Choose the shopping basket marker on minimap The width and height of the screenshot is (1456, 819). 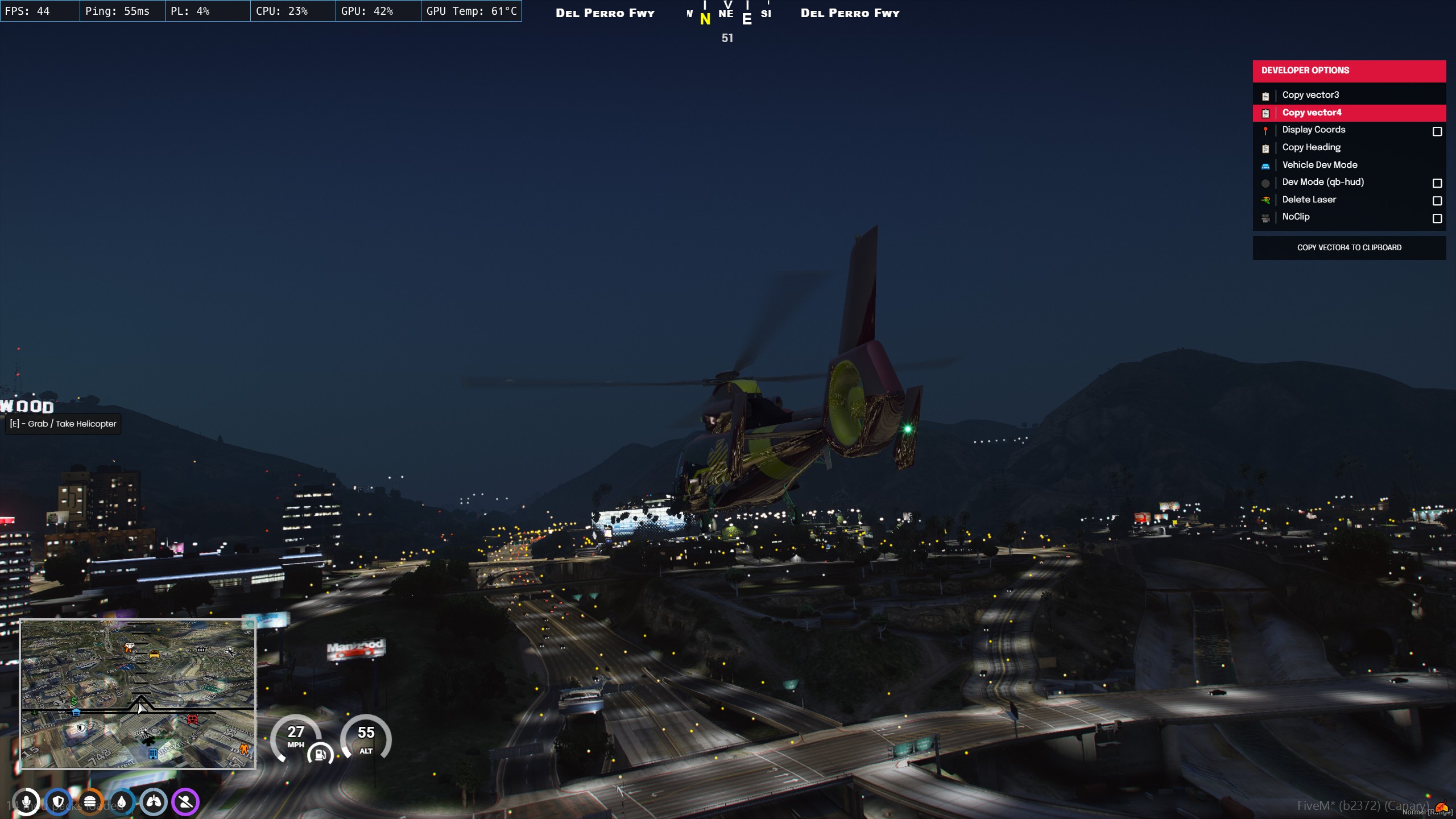(201, 649)
